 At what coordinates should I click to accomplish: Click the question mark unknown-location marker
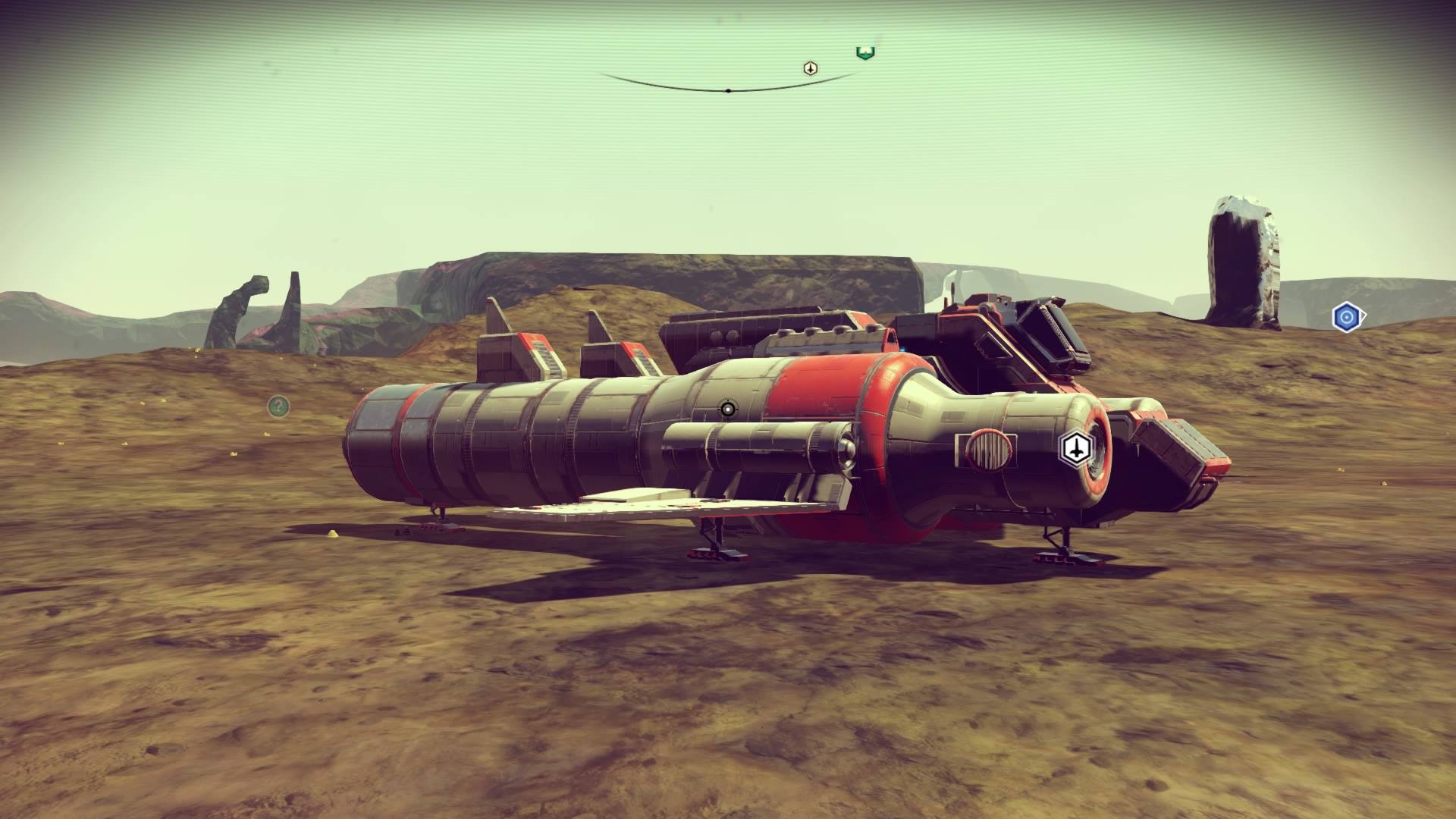coord(278,406)
